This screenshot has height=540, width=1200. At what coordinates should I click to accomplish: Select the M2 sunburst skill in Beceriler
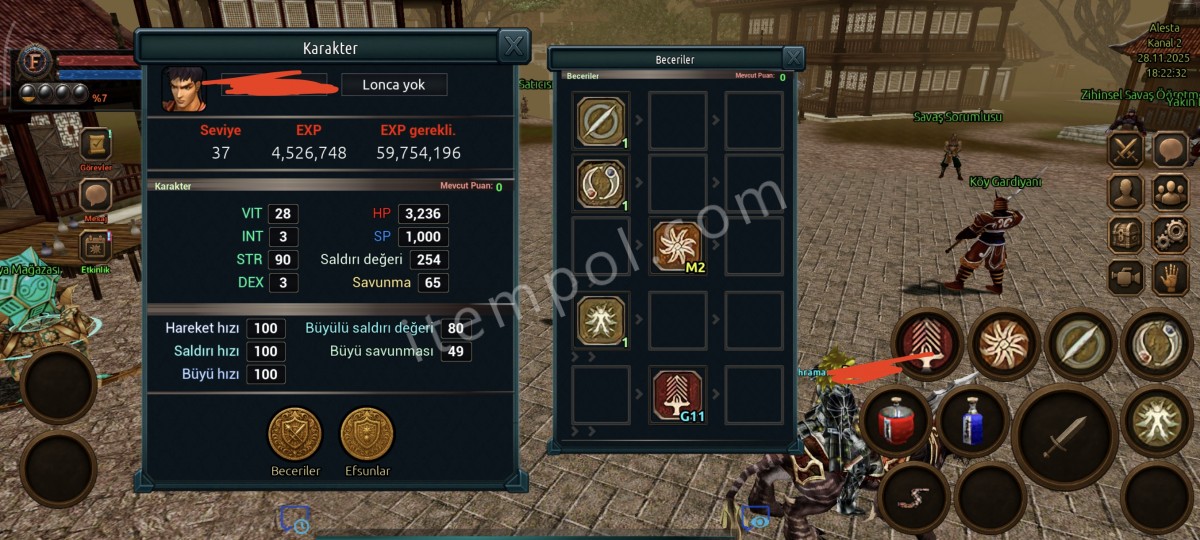click(x=677, y=245)
